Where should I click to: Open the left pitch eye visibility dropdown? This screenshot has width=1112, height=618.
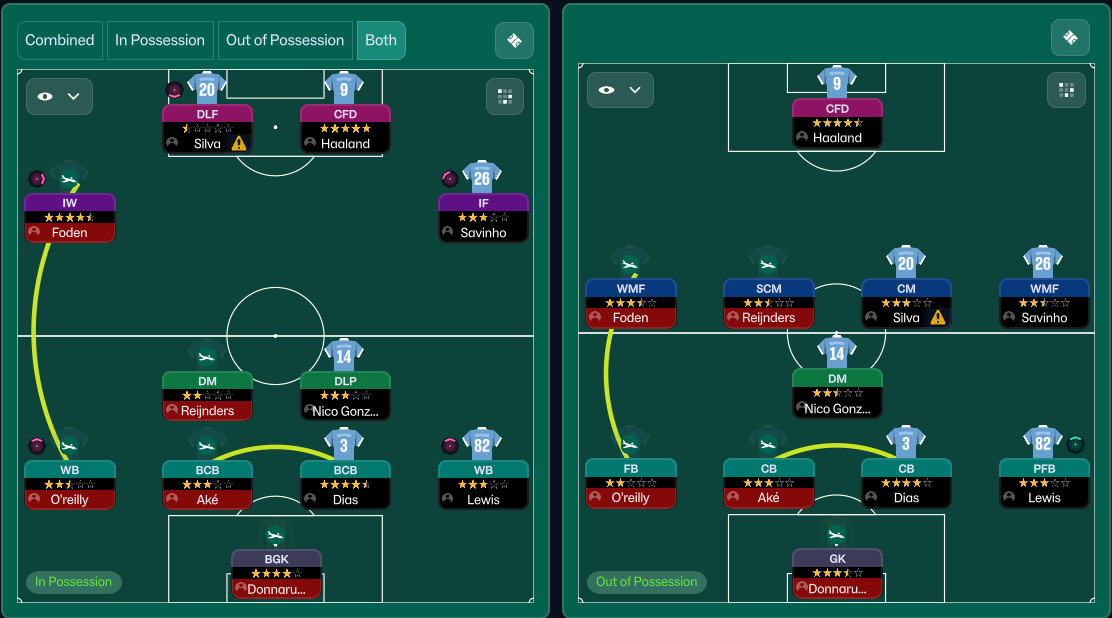coord(59,96)
